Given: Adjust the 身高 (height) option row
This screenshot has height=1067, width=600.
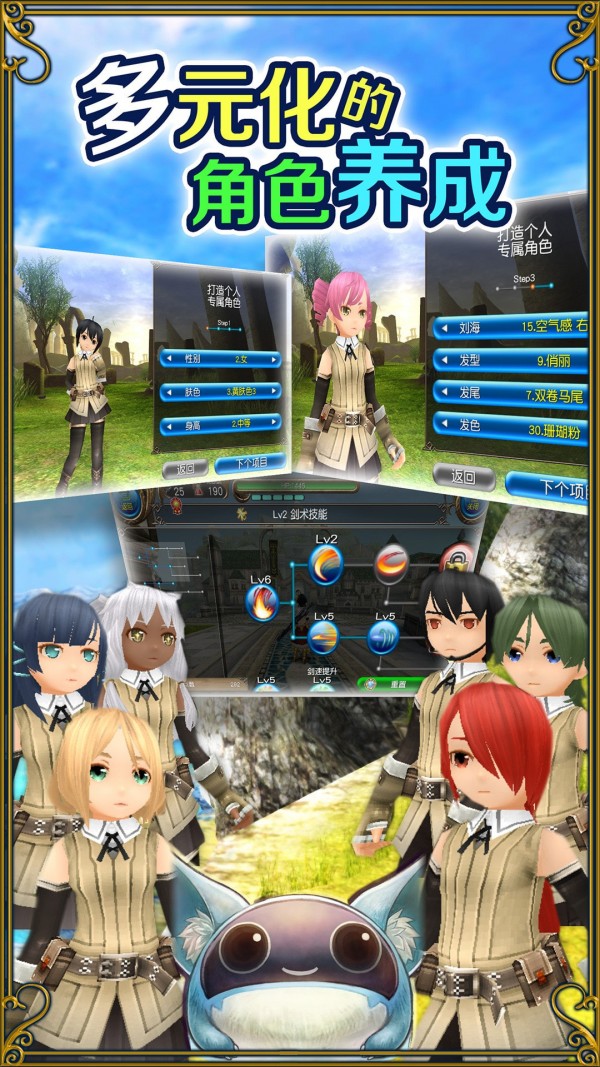Looking at the screenshot, I should (219, 425).
